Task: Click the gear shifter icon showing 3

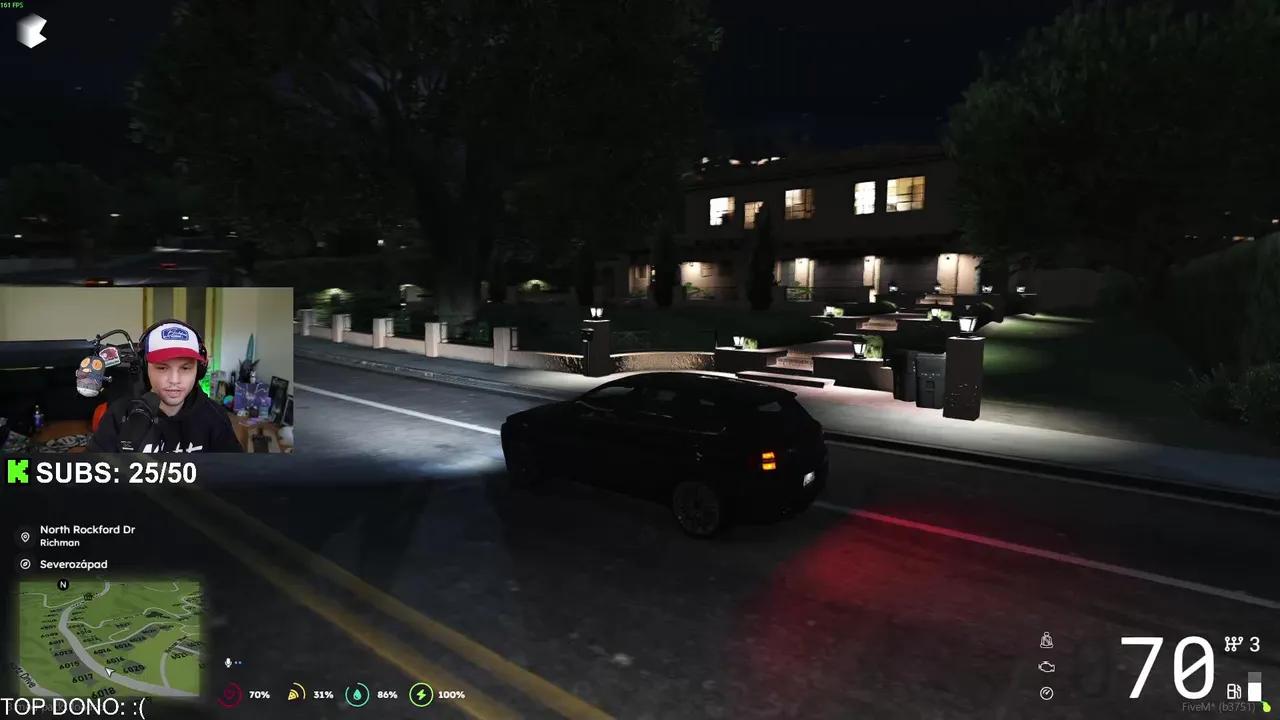Action: [1232, 643]
